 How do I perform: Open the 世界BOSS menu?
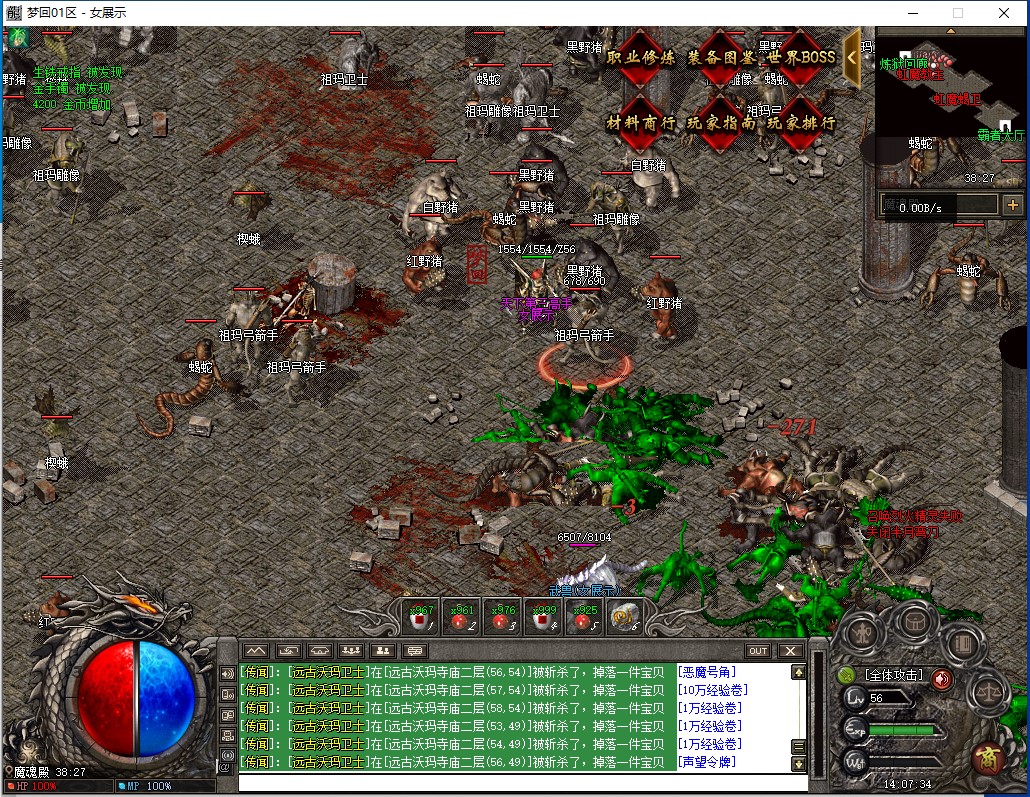pyautogui.click(x=801, y=58)
